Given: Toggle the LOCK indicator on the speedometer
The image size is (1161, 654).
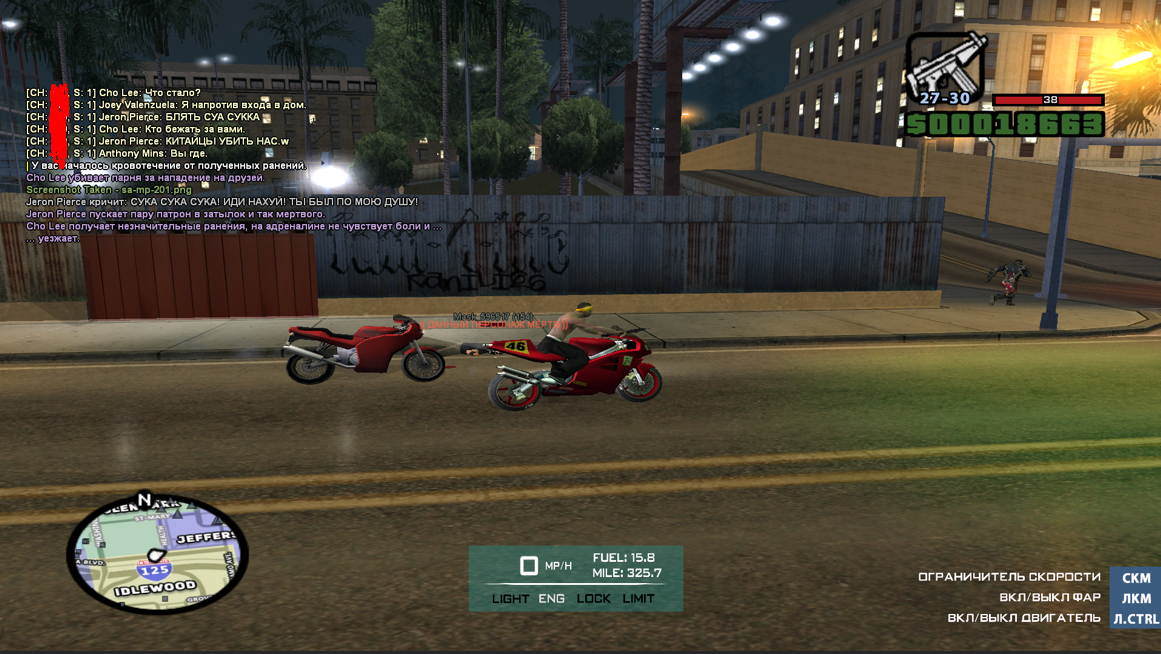Looking at the screenshot, I should [x=593, y=598].
